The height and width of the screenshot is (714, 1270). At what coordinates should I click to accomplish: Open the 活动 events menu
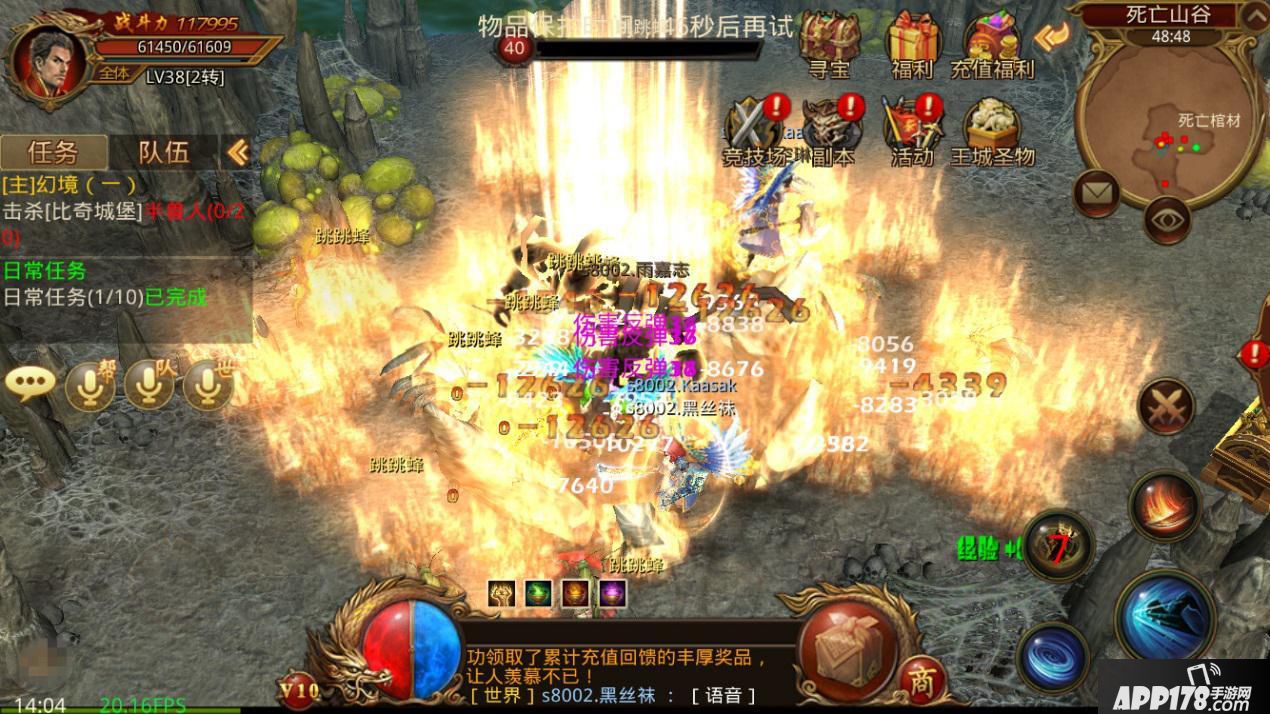pyautogui.click(x=911, y=130)
